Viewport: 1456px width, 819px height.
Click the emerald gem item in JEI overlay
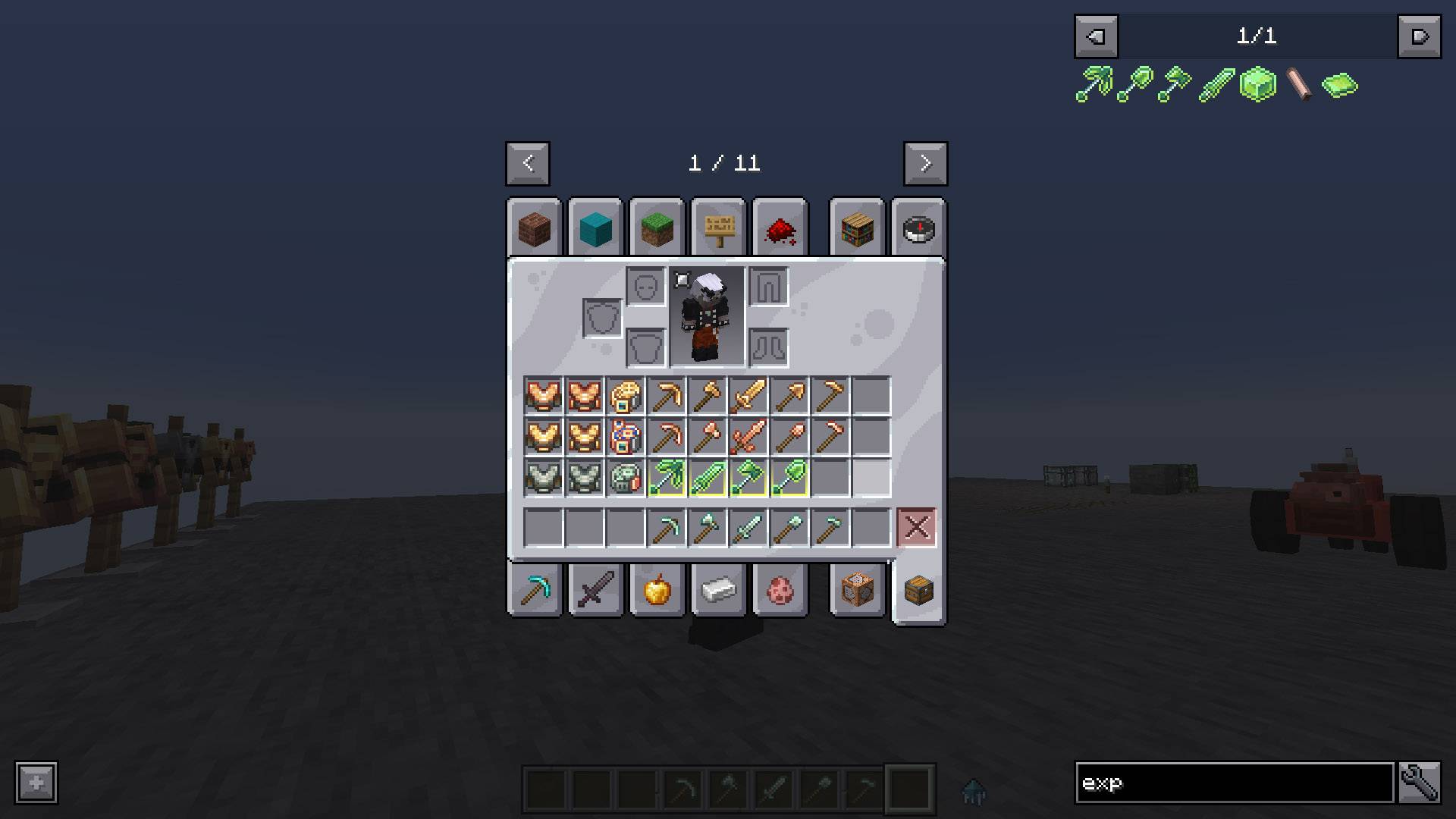pyautogui.click(x=1338, y=85)
